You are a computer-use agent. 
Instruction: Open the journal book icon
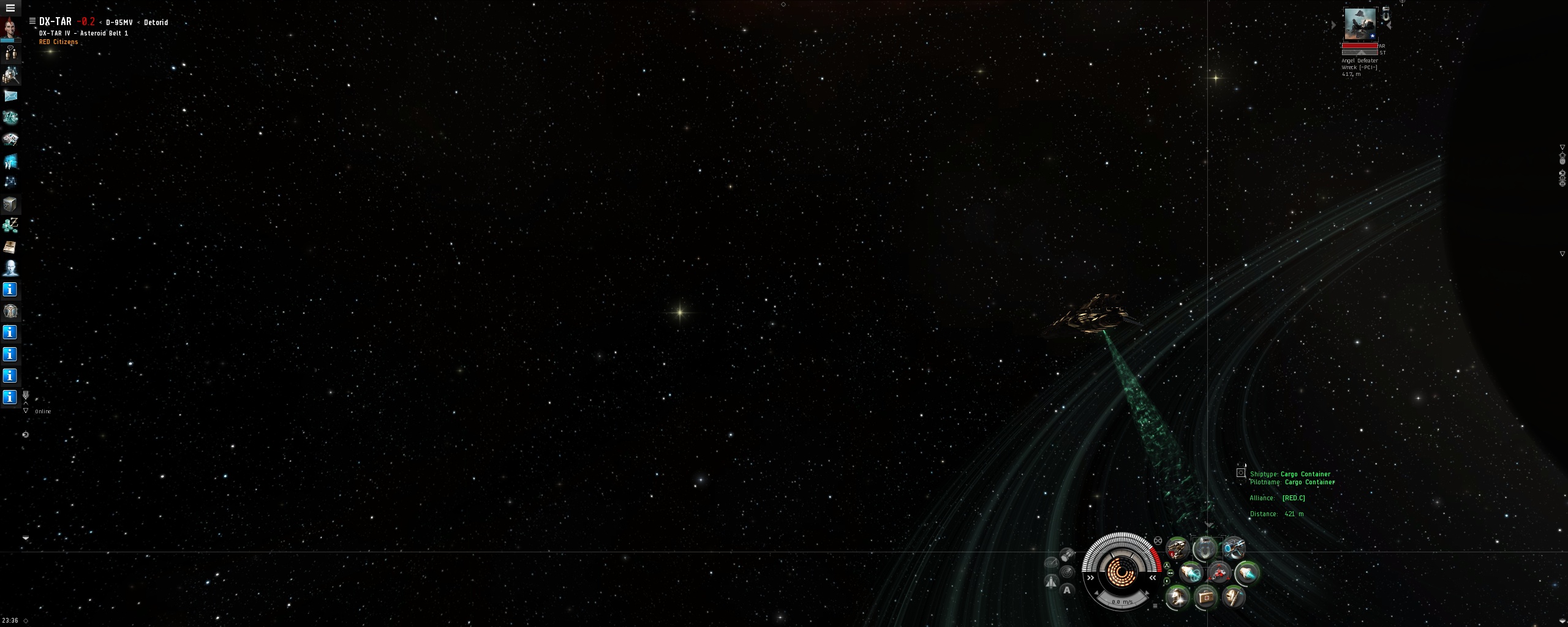[x=10, y=247]
